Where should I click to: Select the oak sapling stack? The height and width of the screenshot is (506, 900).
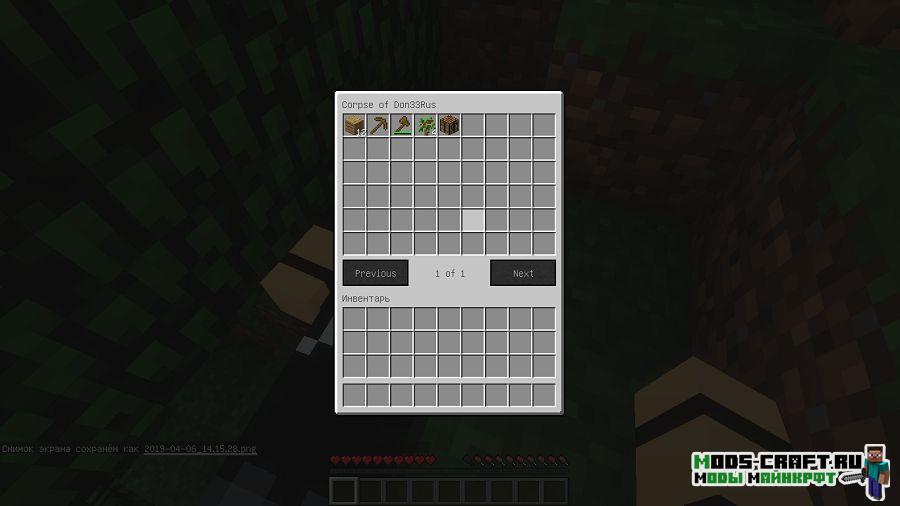425,125
